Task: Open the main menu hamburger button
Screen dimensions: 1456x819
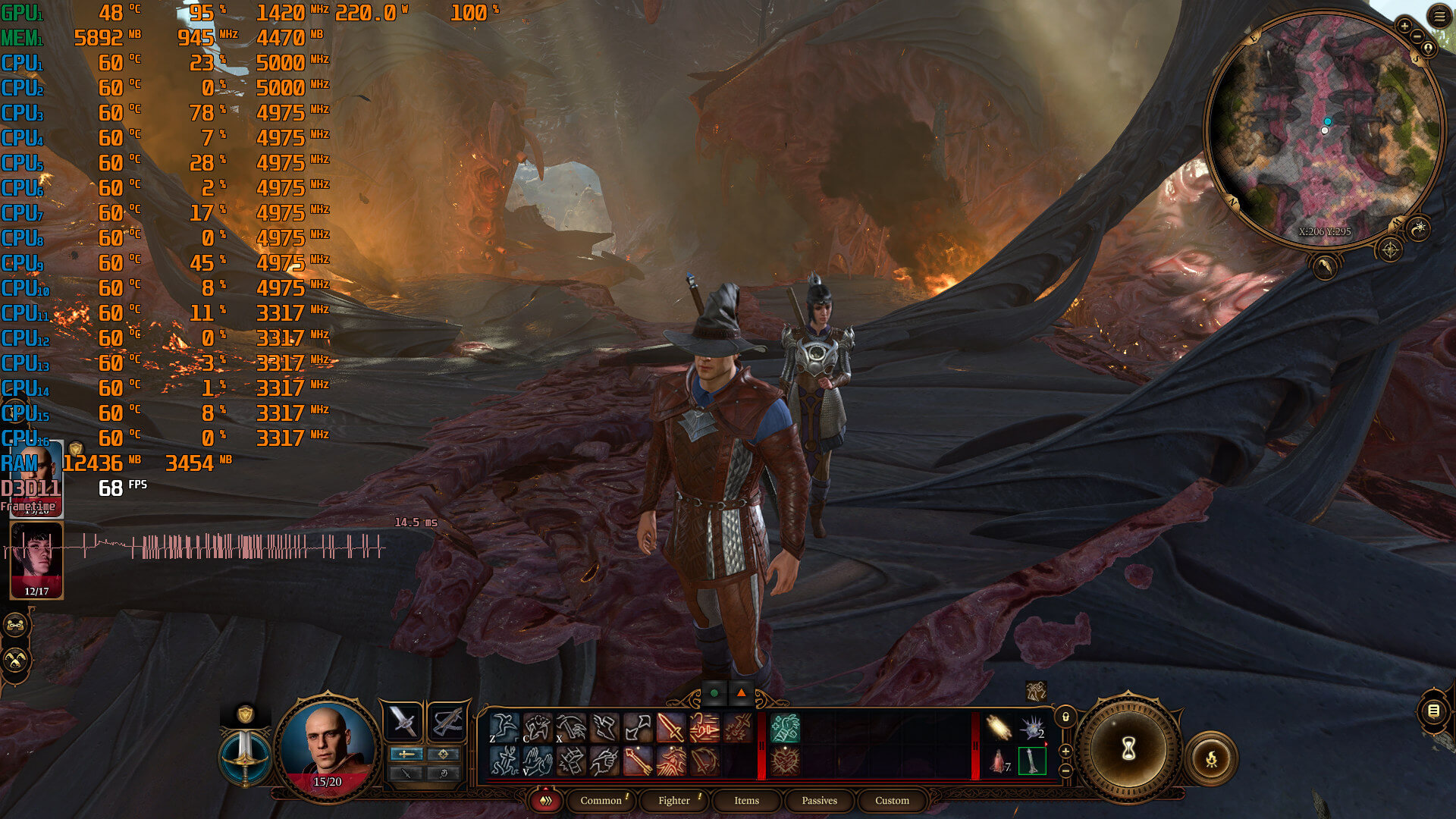Action: [1439, 16]
